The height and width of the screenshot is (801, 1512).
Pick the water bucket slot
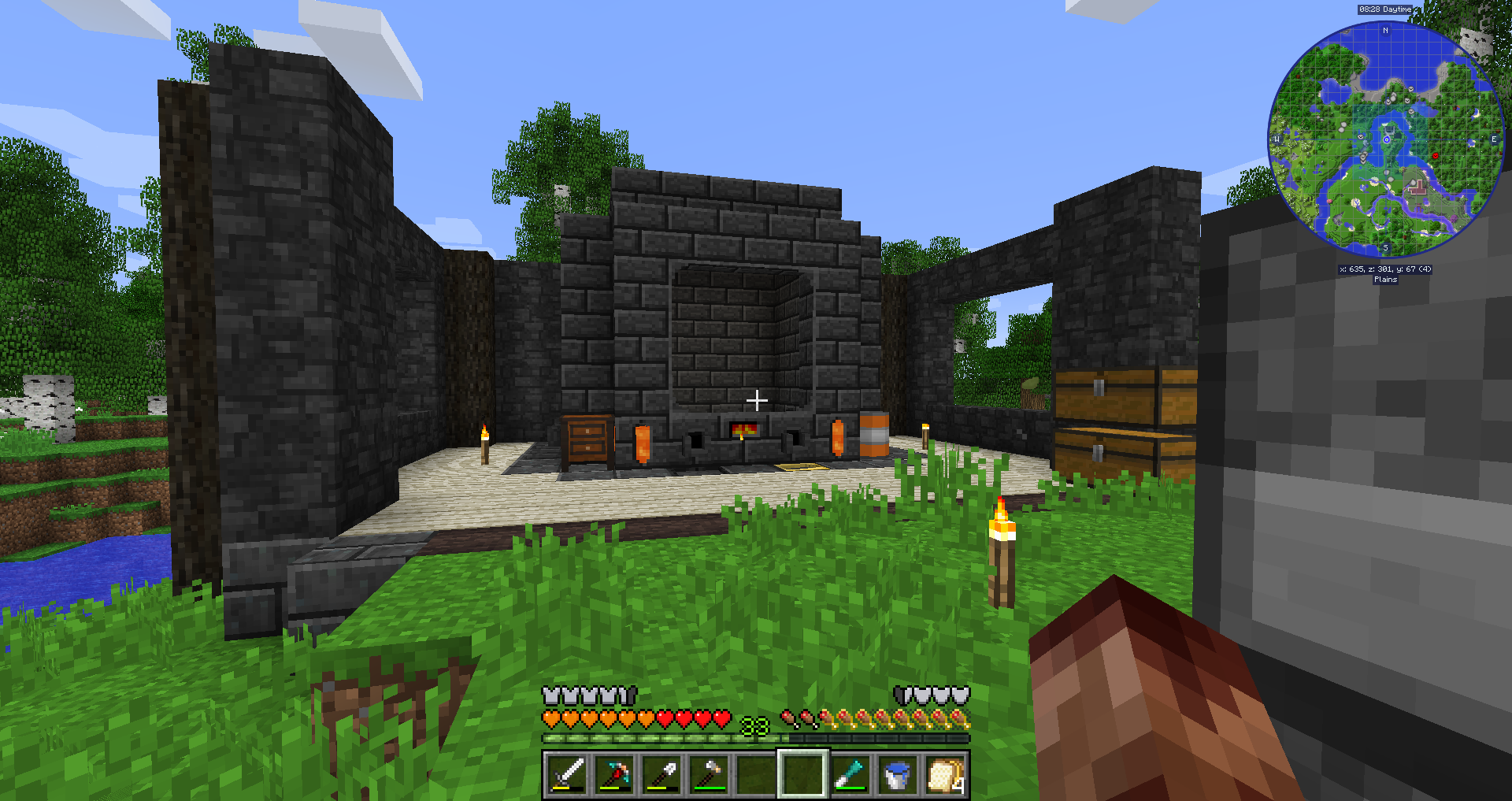click(898, 773)
